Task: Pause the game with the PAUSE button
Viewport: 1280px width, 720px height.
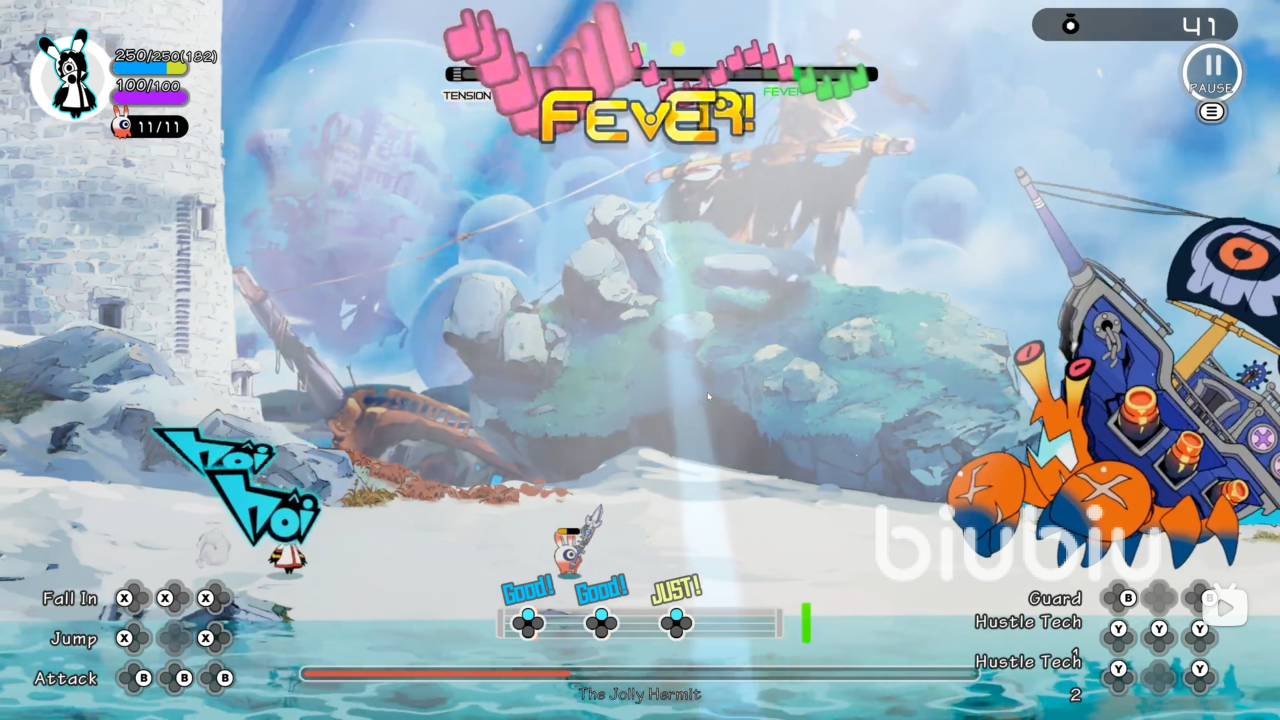Action: [x=1212, y=71]
